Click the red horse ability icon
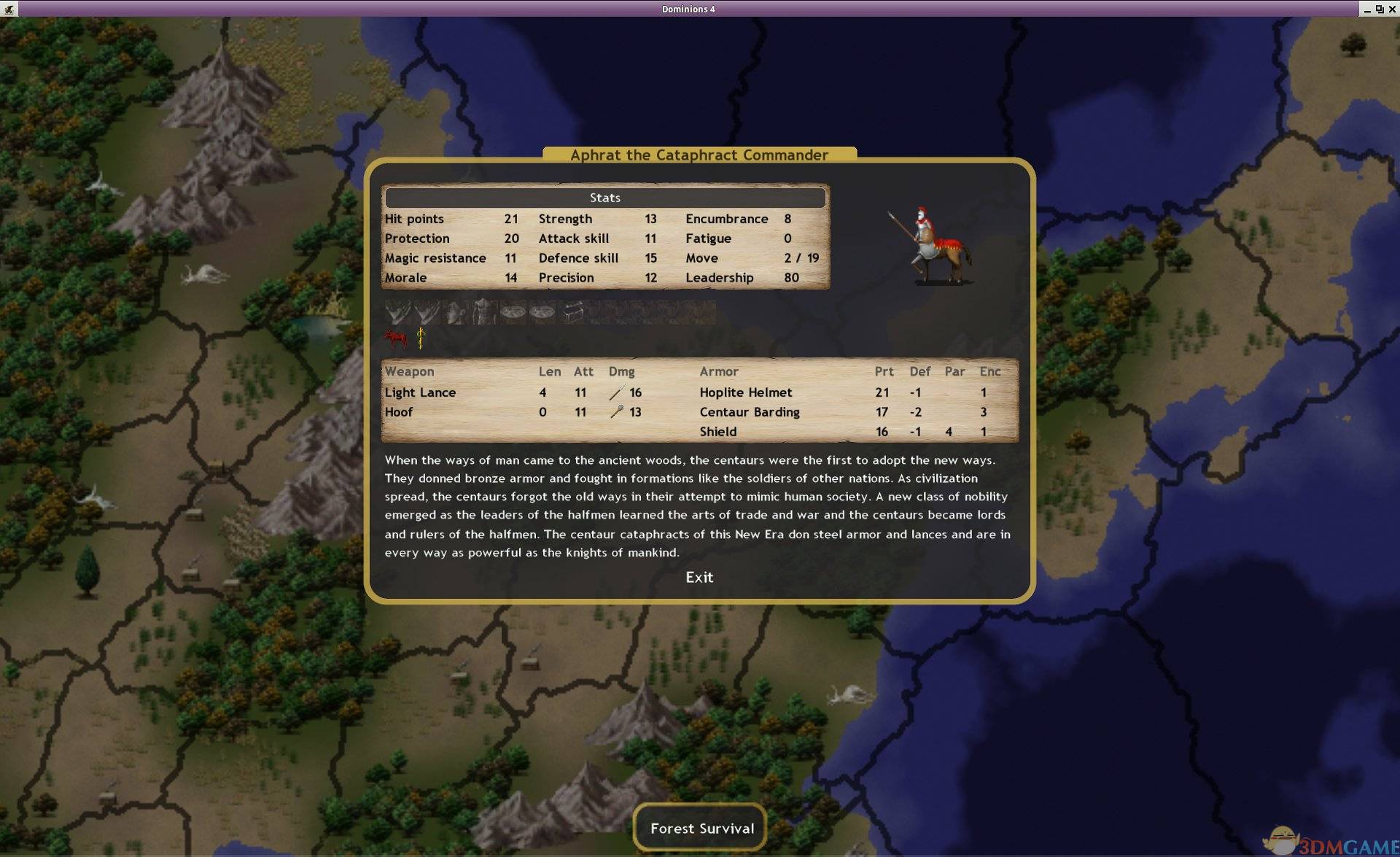The width and height of the screenshot is (1400, 857). [395, 338]
